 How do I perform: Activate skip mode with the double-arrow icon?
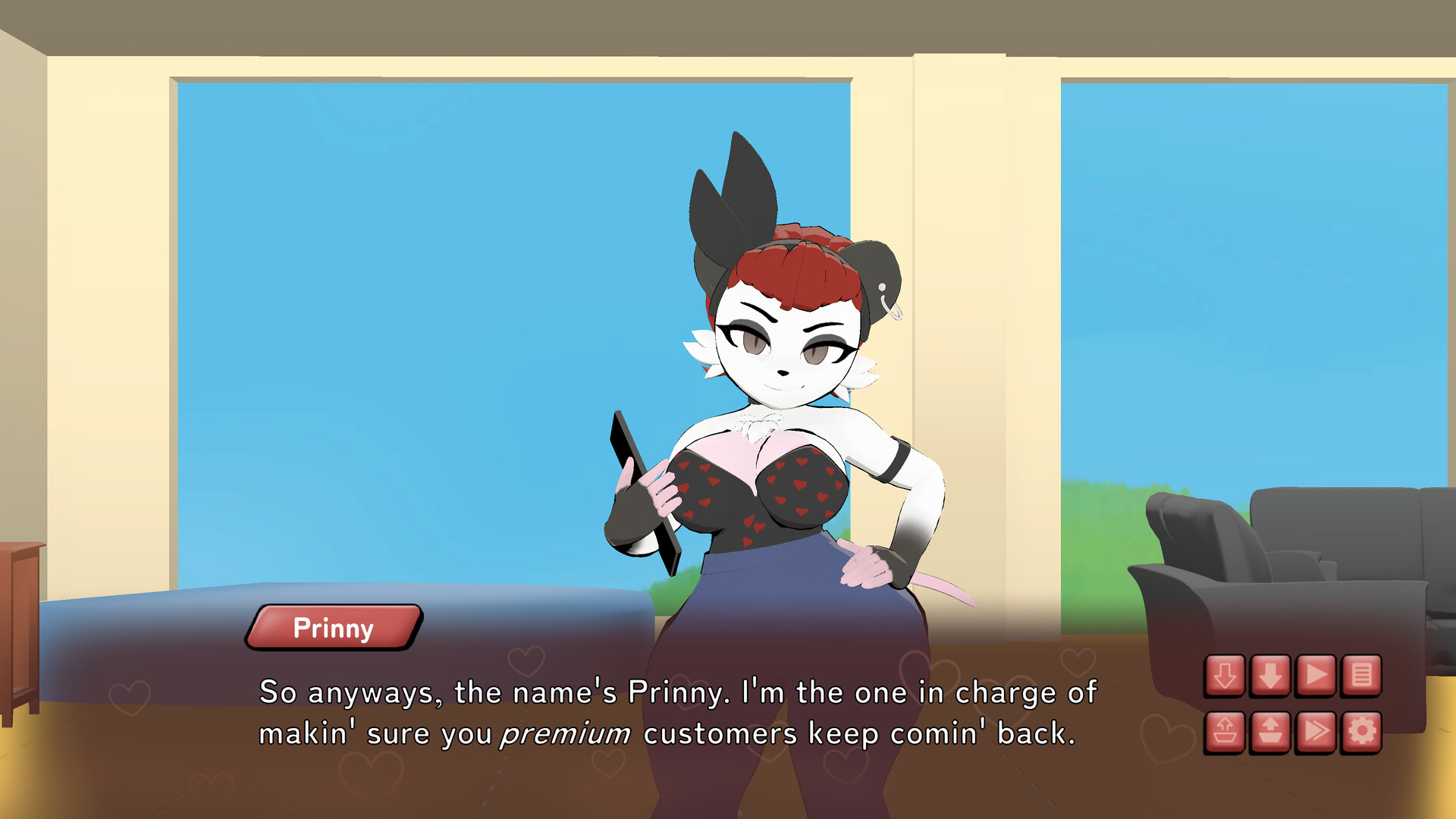click(x=1316, y=730)
